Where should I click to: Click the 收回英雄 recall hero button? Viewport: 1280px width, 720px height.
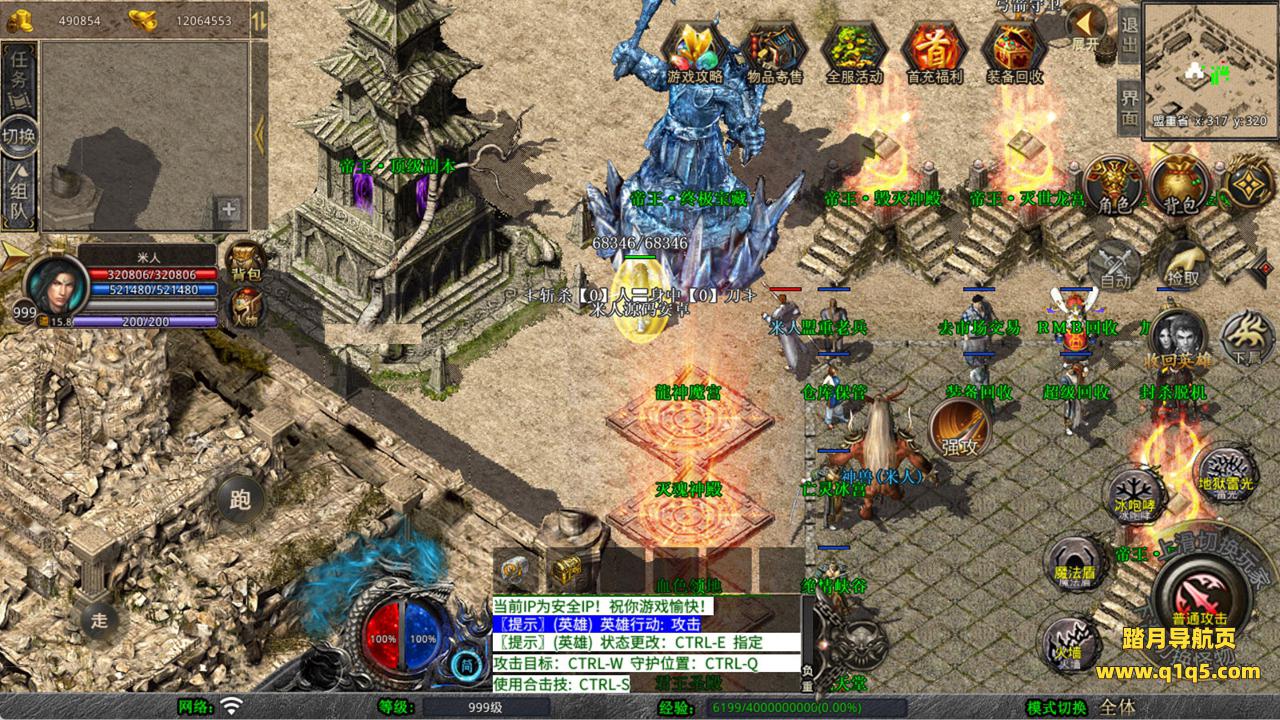[1177, 340]
